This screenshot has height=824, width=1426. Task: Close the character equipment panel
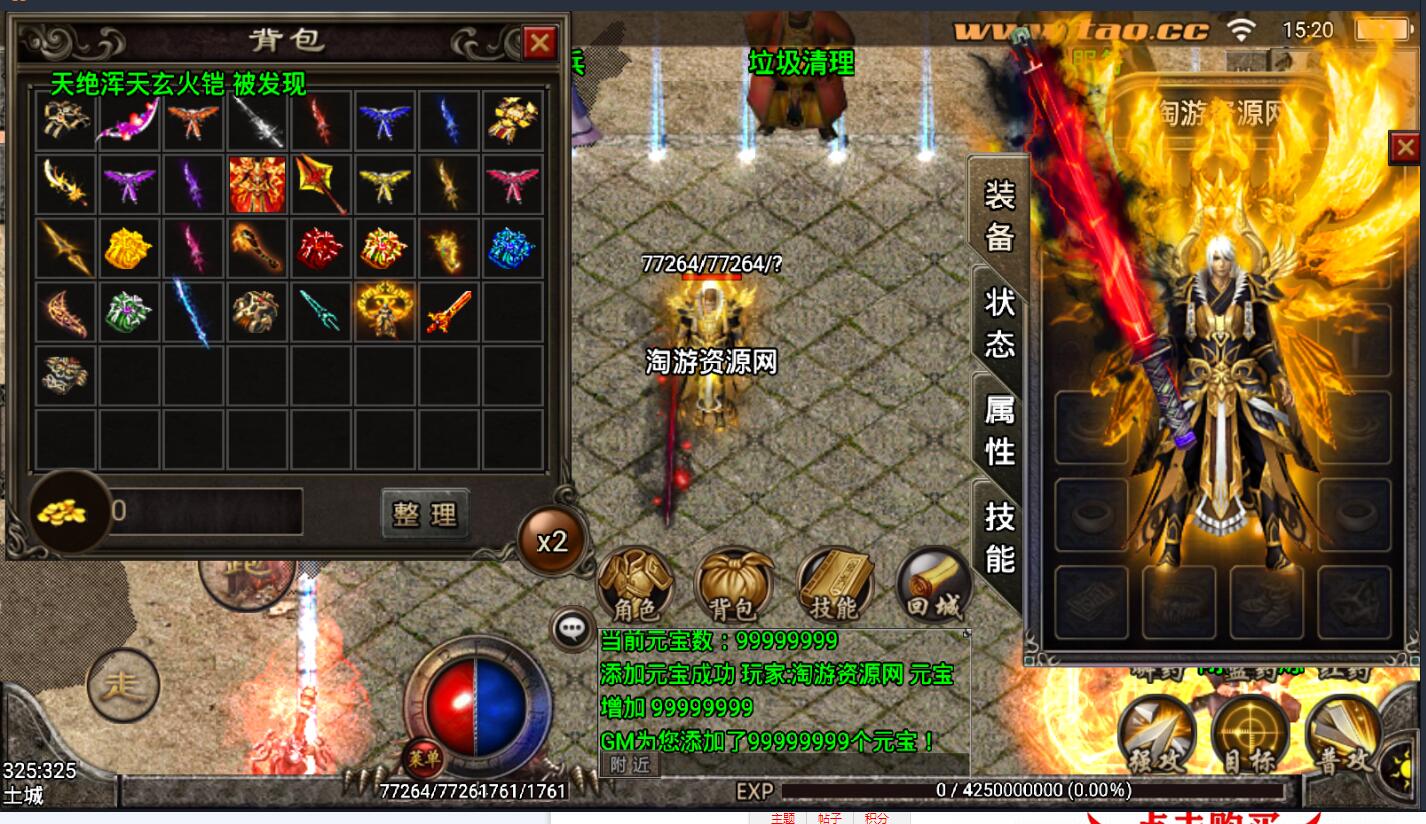tap(1405, 148)
